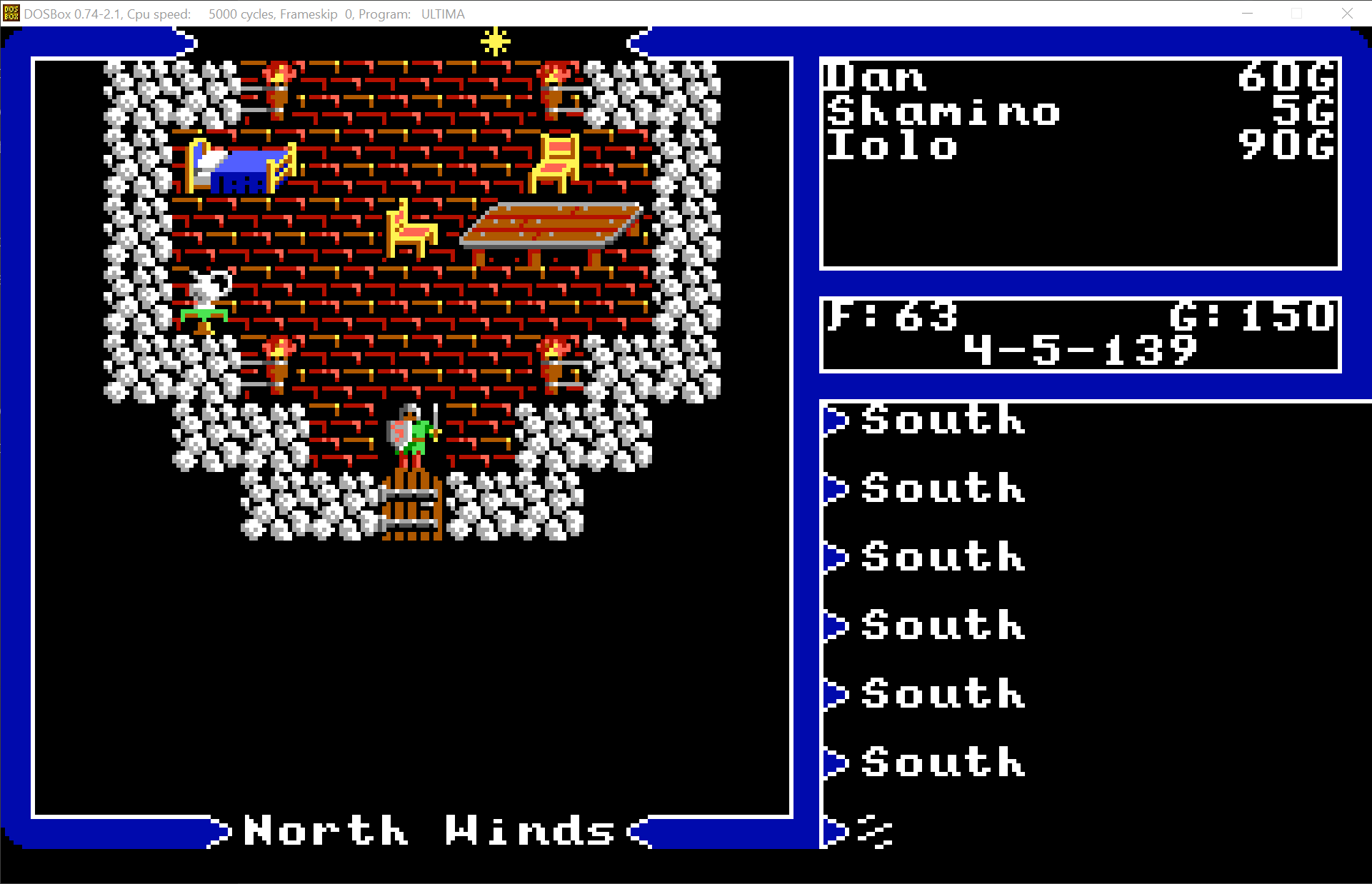Click the large wooden dining table
This screenshot has width=1372, height=884.
pyautogui.click(x=550, y=225)
